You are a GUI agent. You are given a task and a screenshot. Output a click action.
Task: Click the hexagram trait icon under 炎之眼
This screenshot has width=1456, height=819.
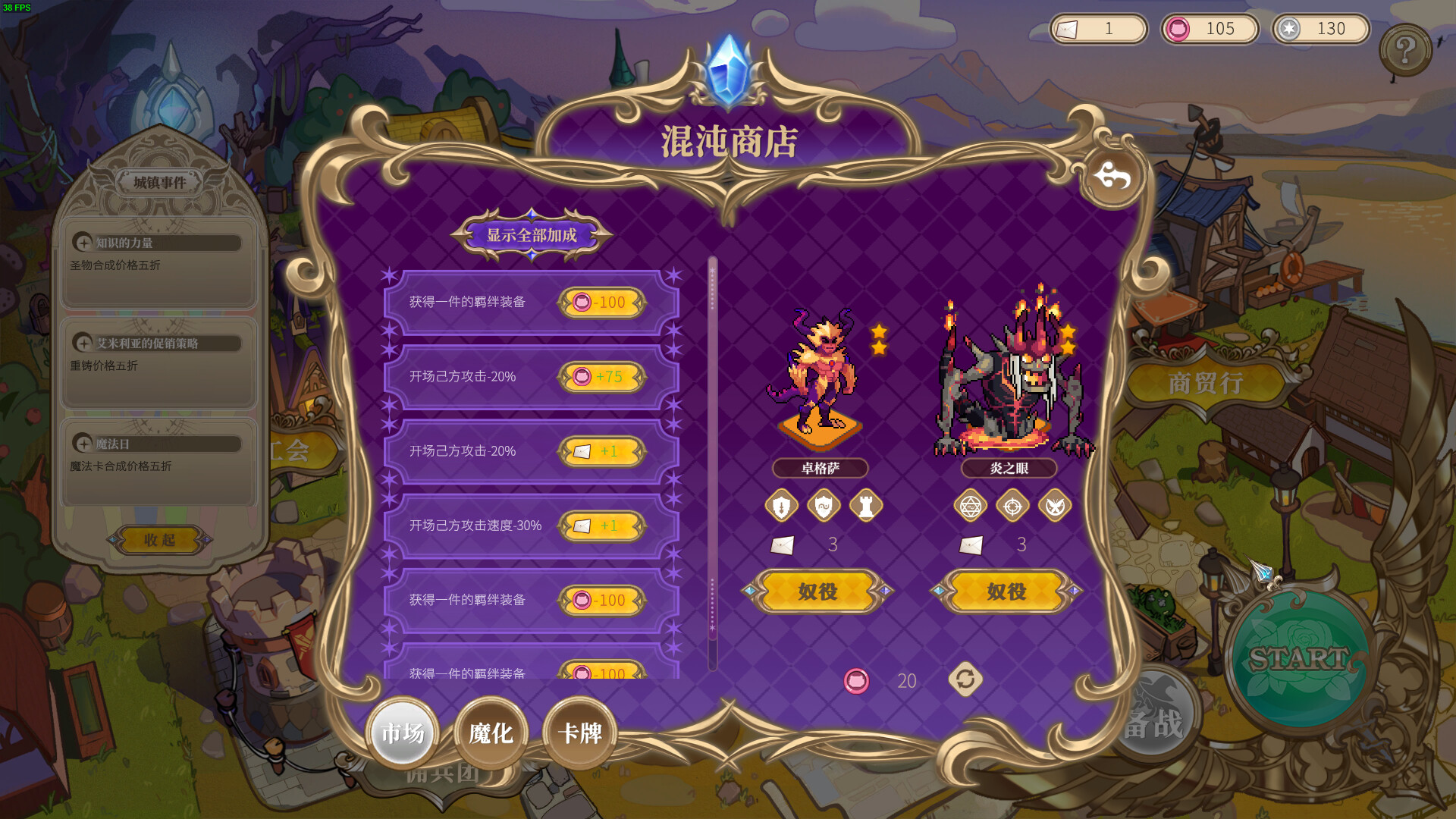click(x=971, y=507)
